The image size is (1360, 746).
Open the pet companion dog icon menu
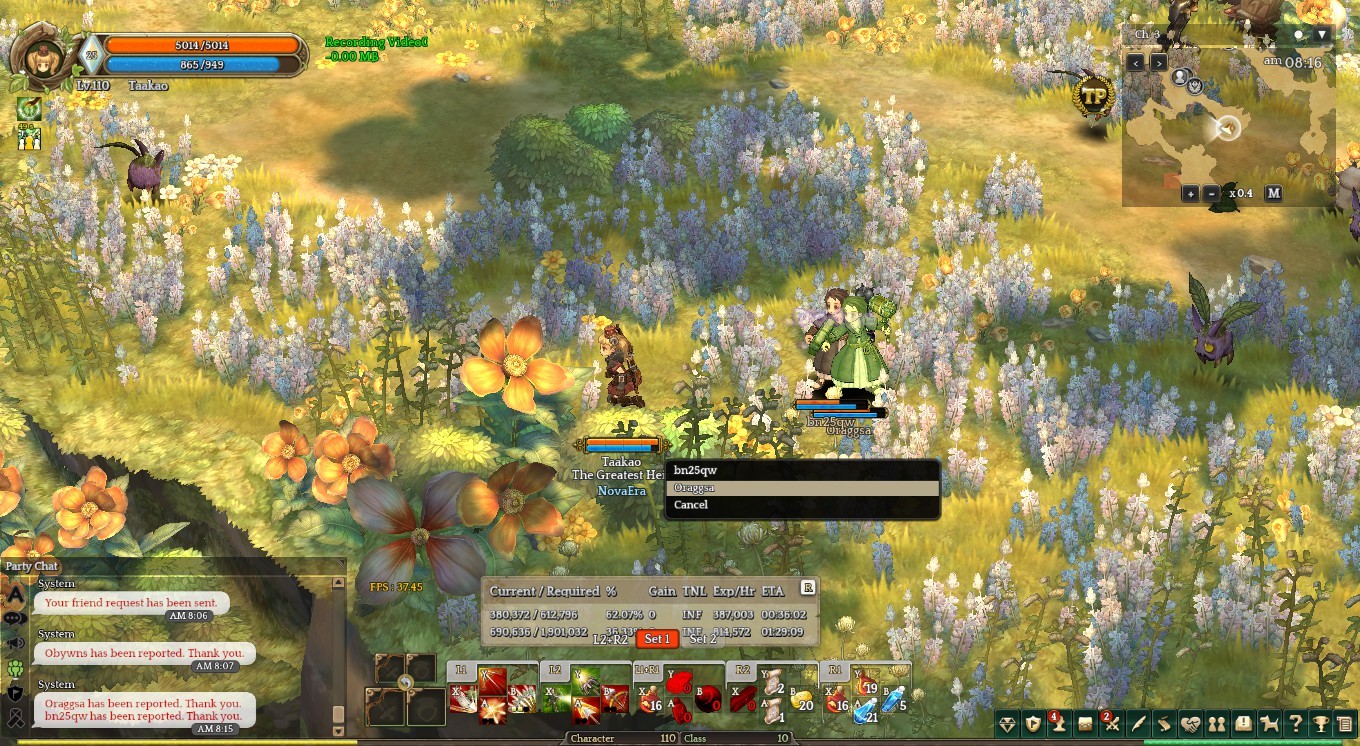1269,724
